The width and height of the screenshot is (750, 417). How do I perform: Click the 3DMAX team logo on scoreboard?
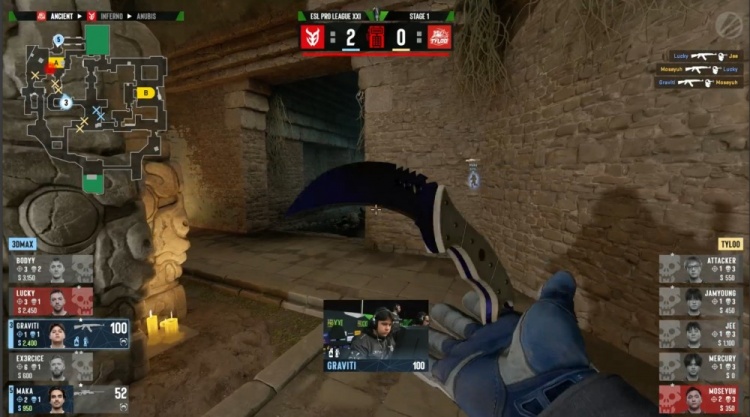[314, 38]
